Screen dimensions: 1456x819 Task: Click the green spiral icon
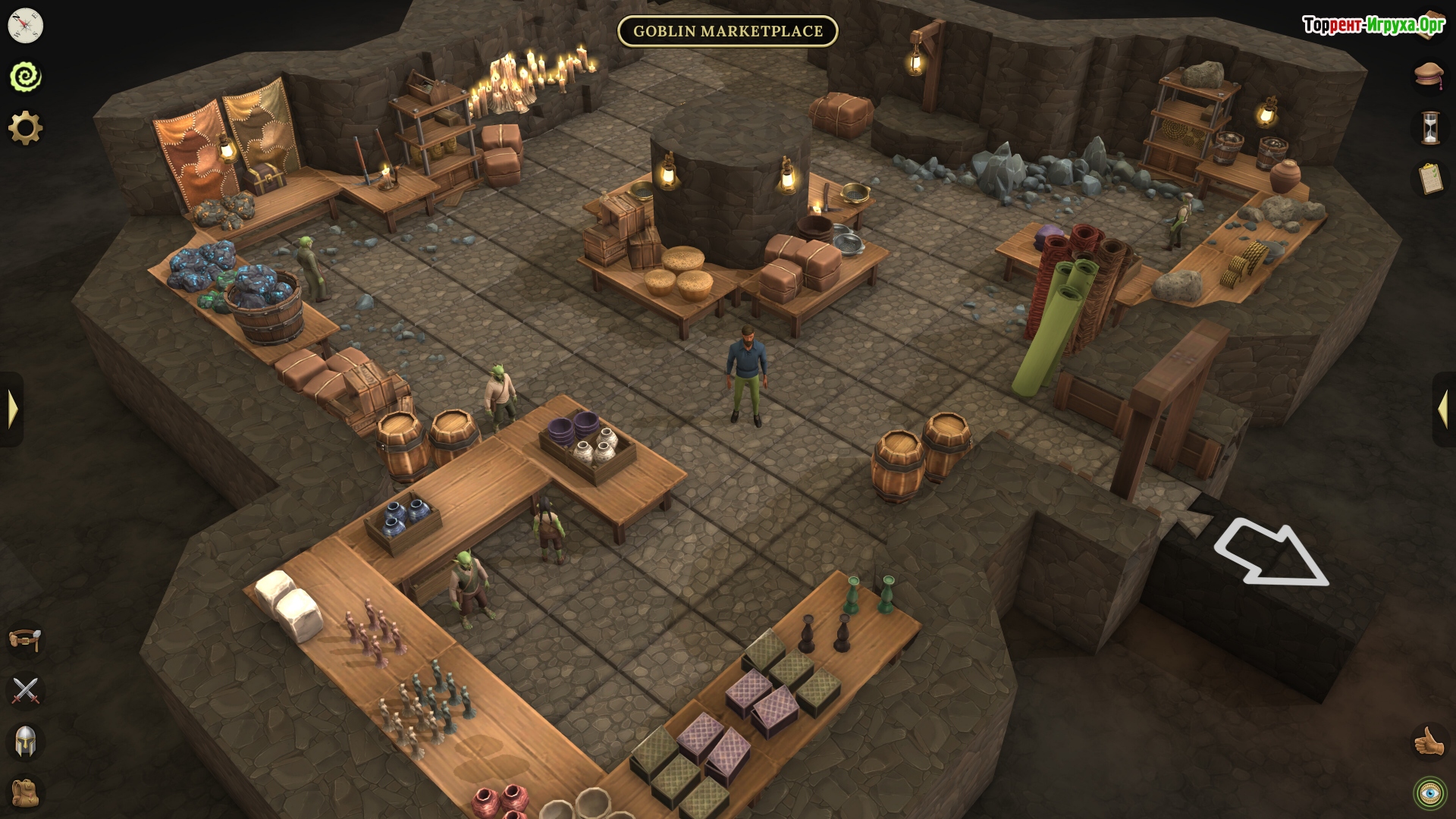[26, 77]
